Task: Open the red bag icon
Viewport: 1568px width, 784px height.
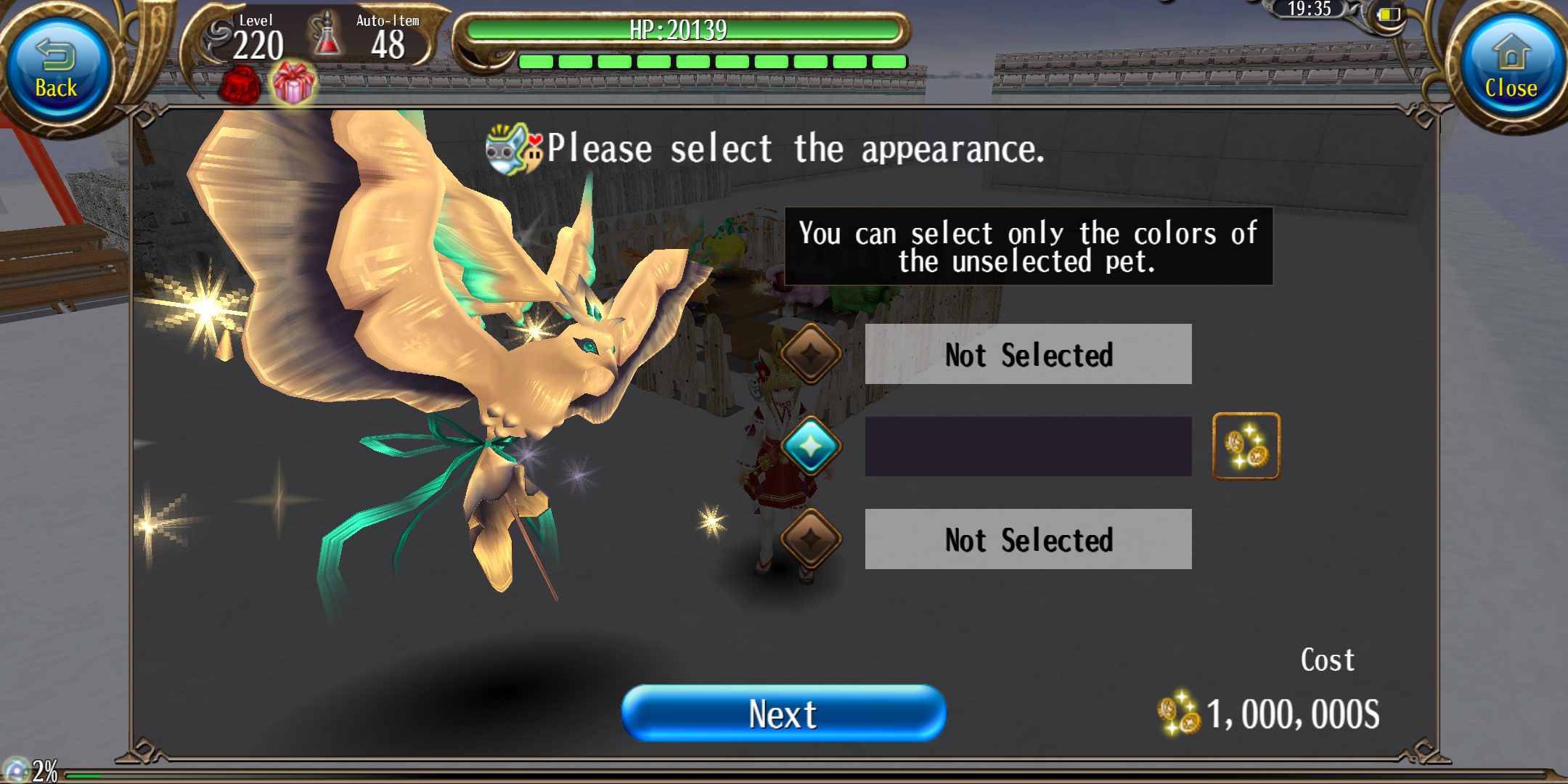Action: [240, 86]
